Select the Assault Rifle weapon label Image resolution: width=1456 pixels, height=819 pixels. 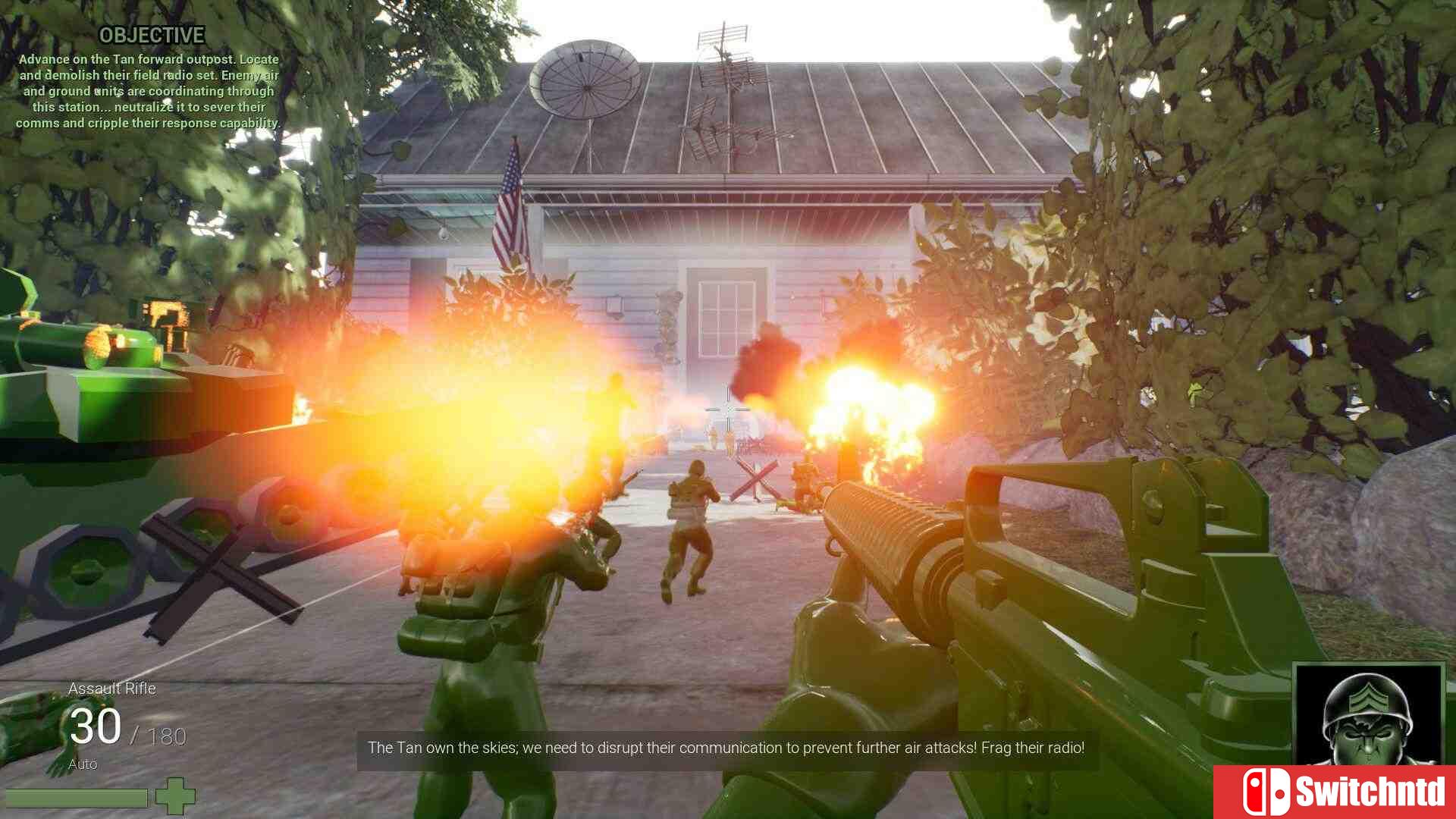pos(112,689)
